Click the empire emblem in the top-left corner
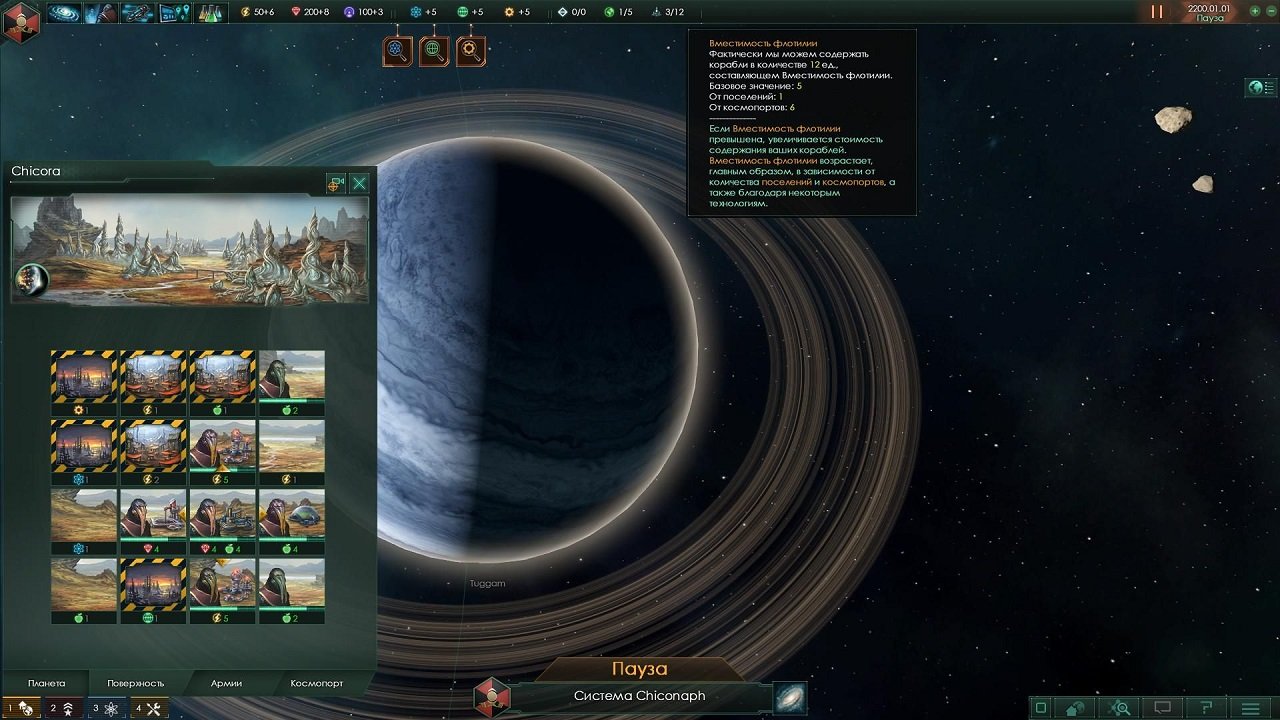 click(x=20, y=16)
